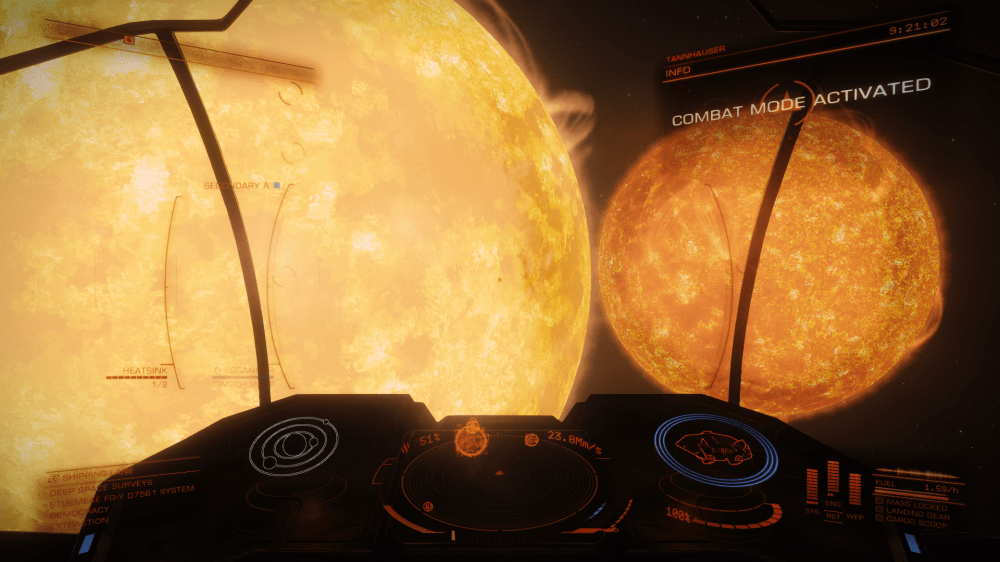Select the Heatsink fire group entry

click(138, 371)
